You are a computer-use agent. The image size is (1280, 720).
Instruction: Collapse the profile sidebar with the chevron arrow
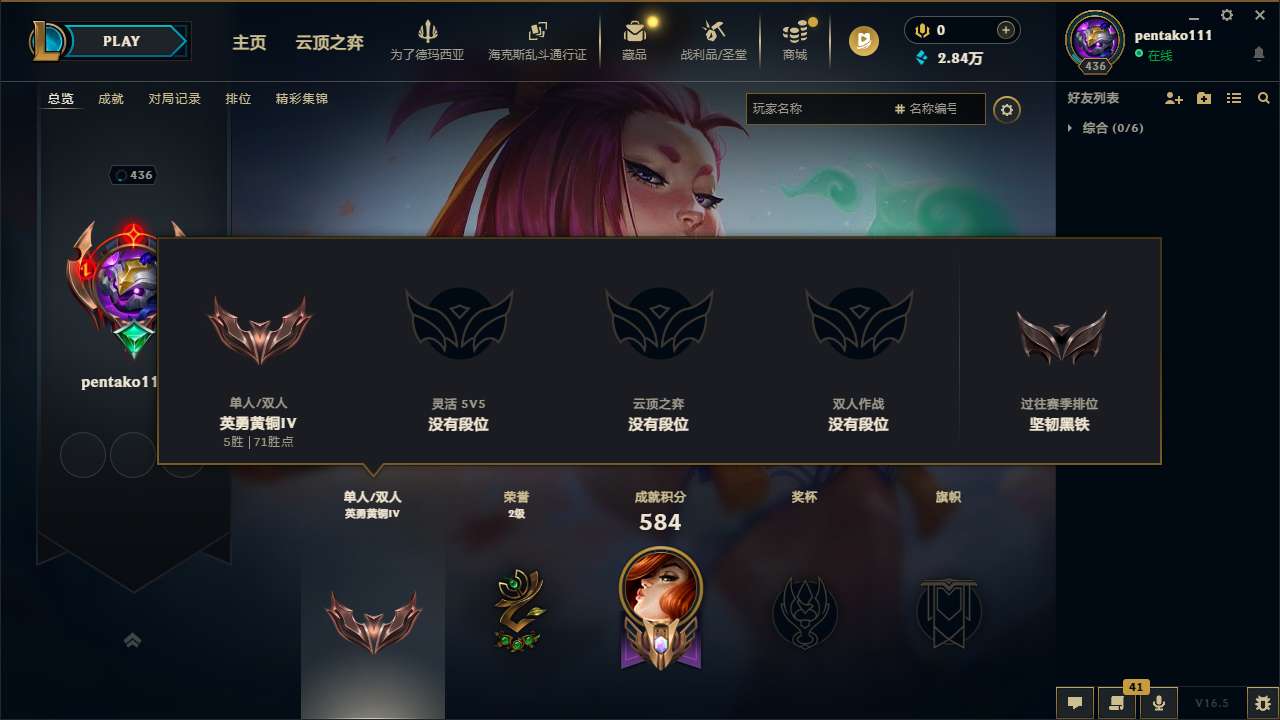pyautogui.click(x=133, y=640)
